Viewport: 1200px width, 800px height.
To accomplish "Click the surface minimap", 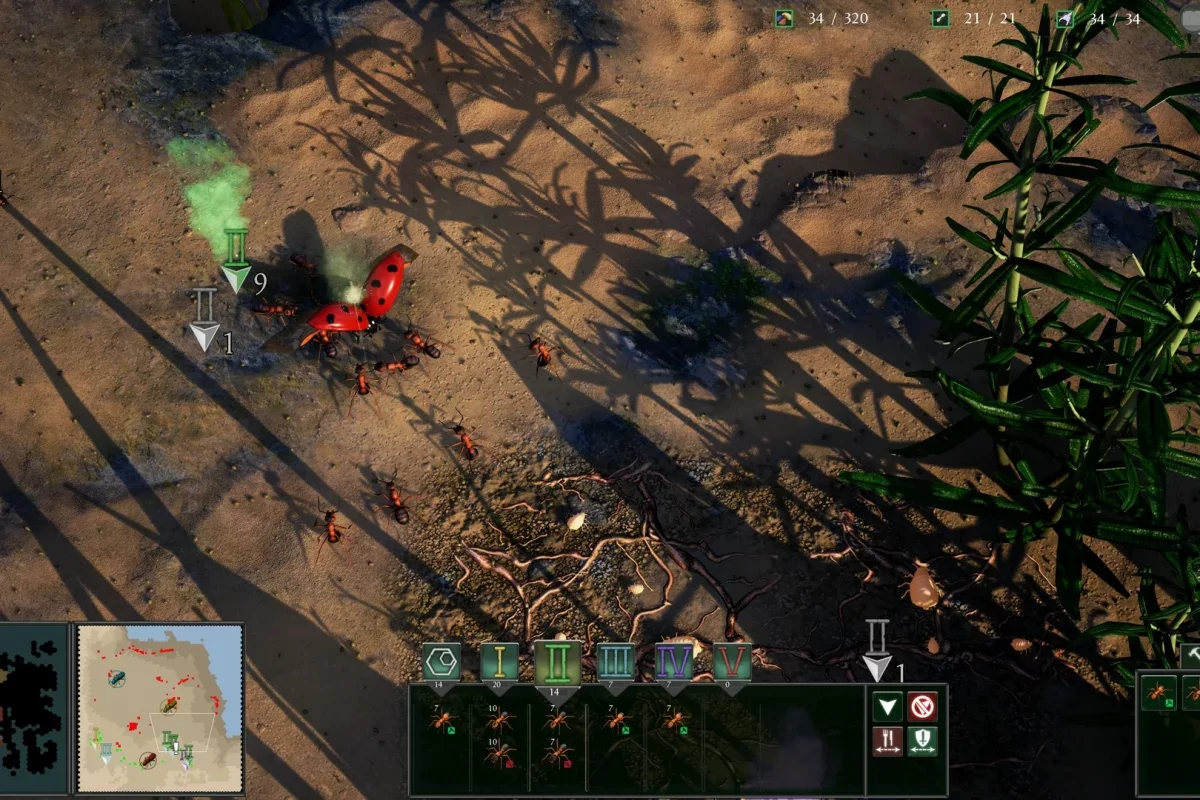I will tap(160, 708).
